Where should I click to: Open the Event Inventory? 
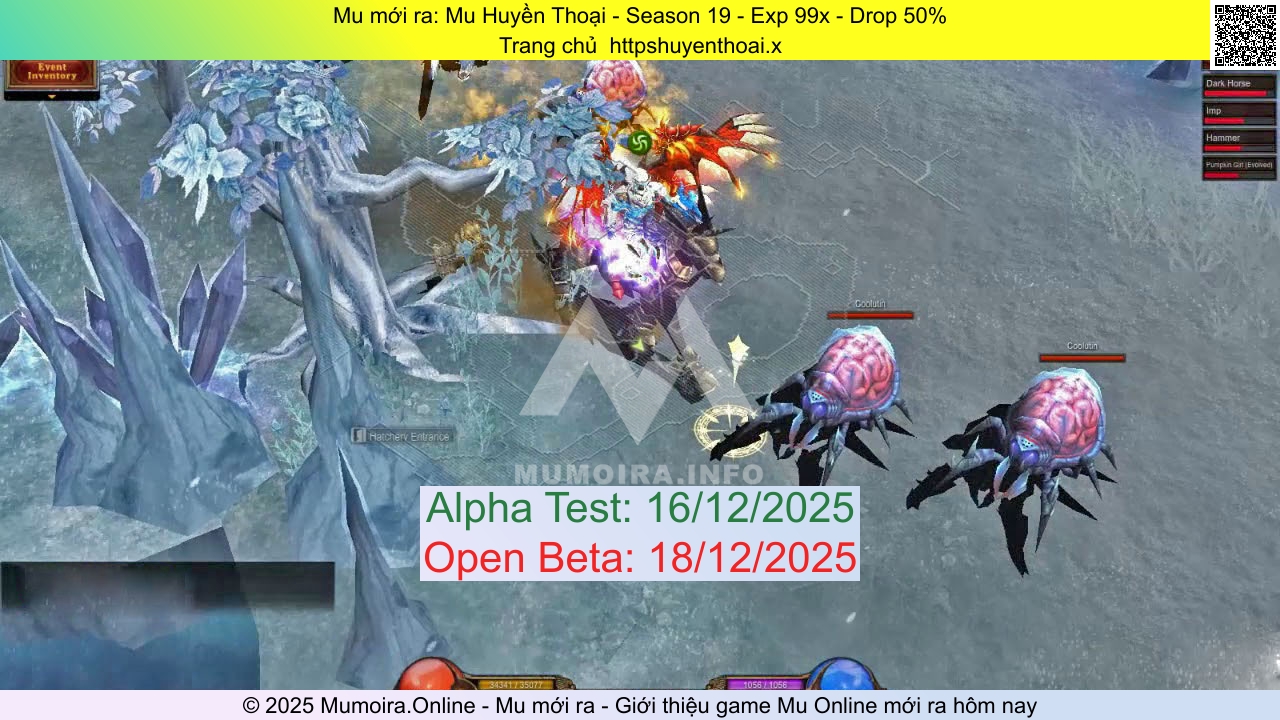click(50, 73)
